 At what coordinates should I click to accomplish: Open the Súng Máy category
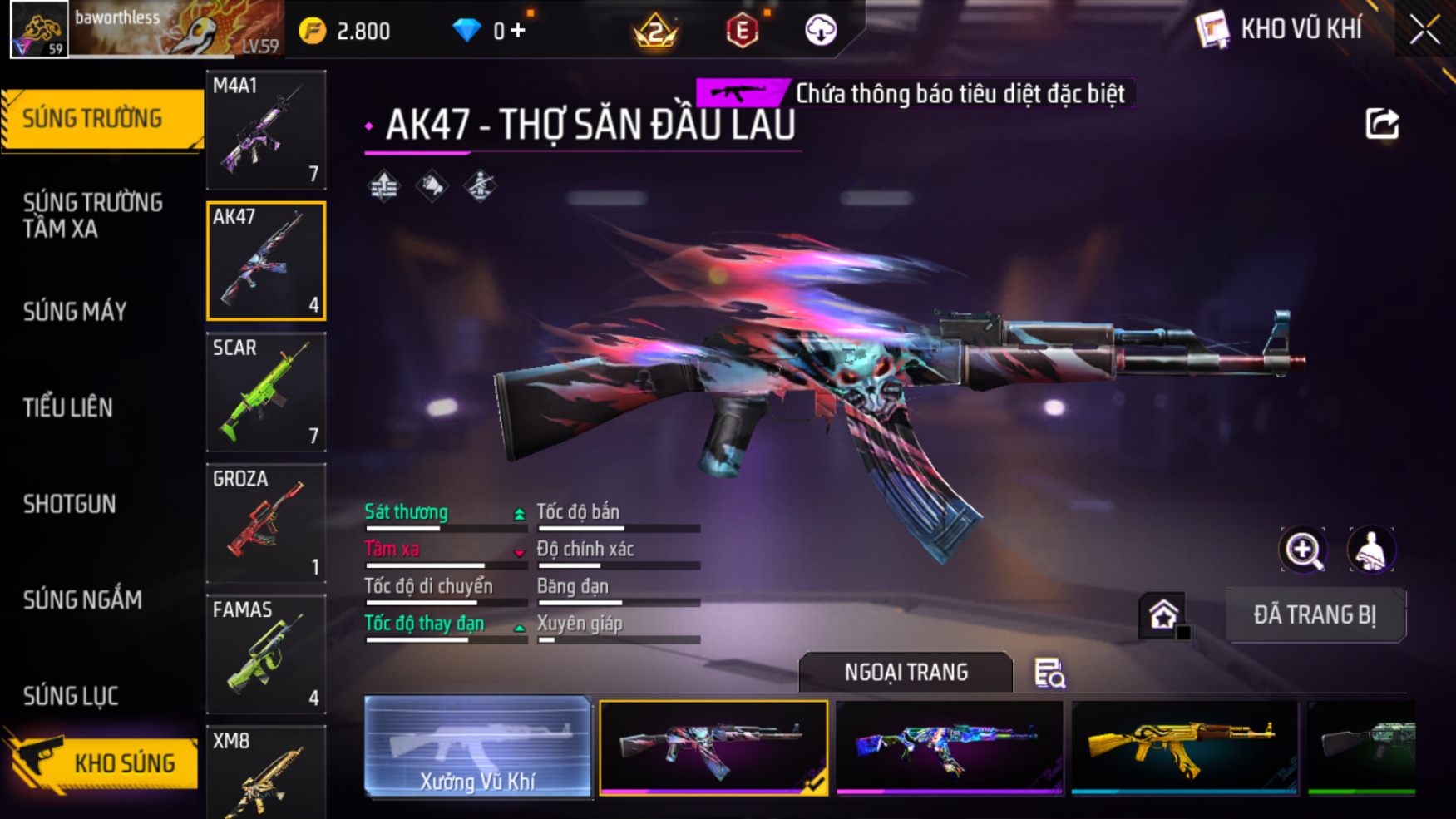[x=75, y=312]
